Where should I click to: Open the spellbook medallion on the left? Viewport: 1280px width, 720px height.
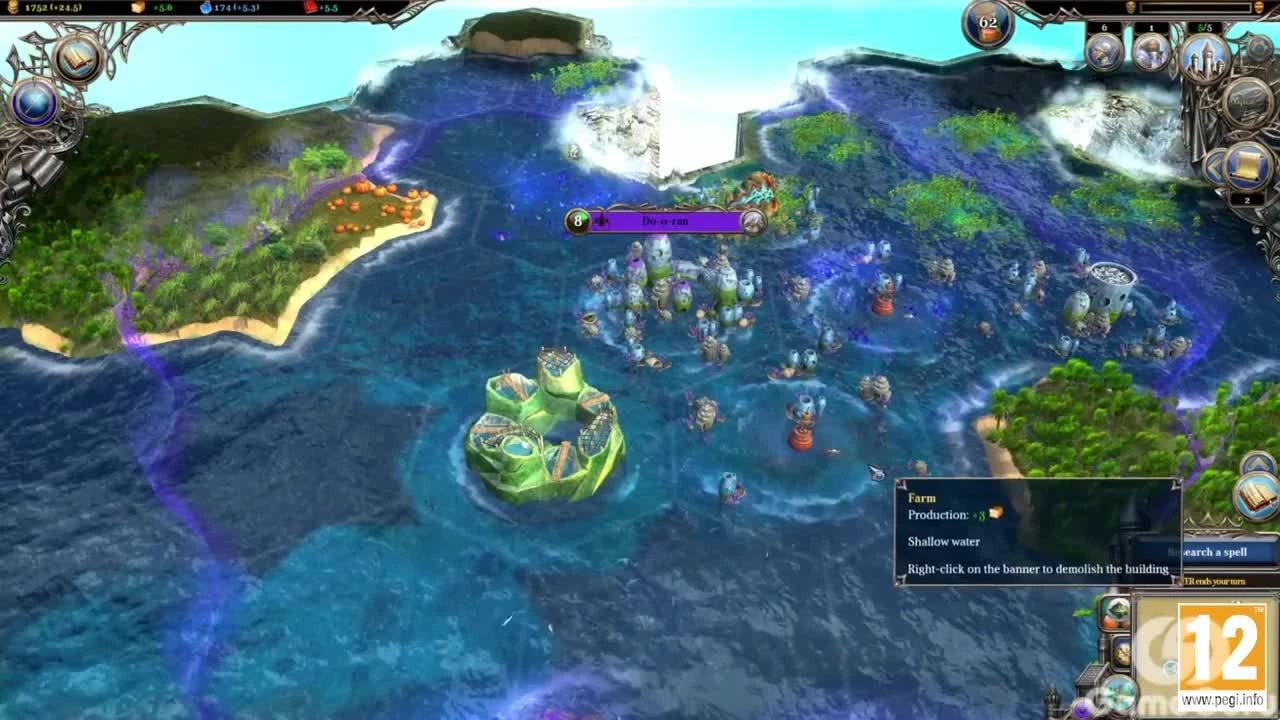point(75,60)
